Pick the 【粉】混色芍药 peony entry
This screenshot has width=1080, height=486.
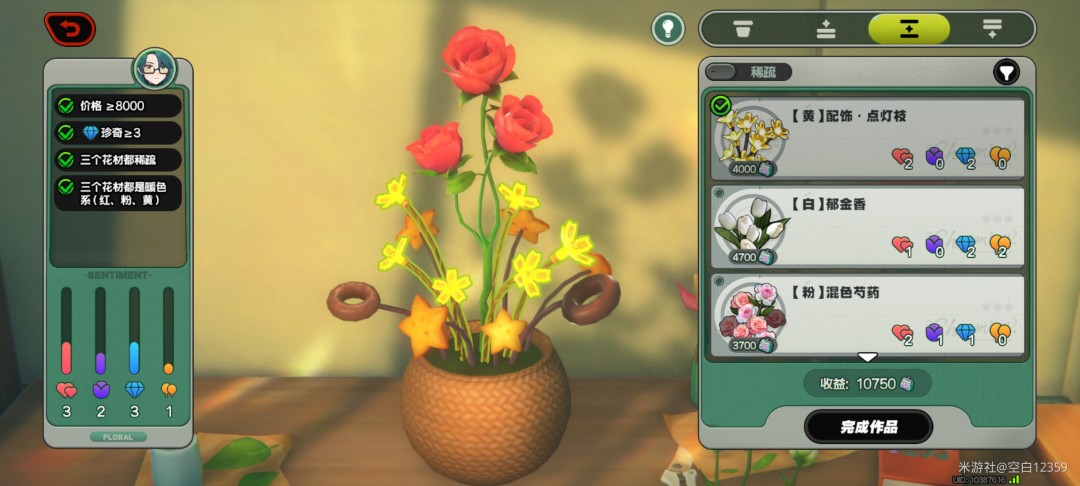click(x=867, y=314)
